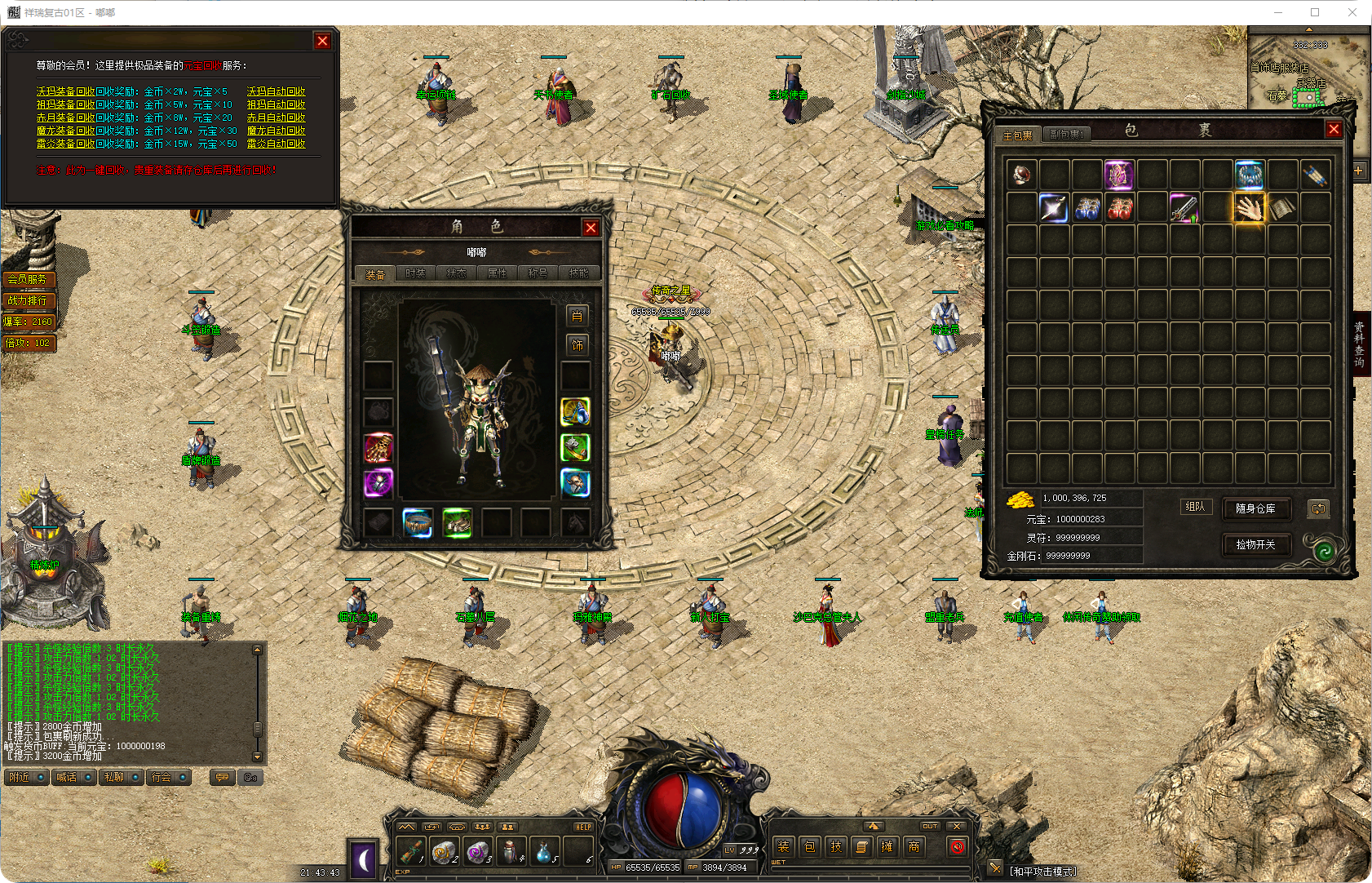
Task: Select the equipped golden gauntlet slot
Action: (x=378, y=447)
